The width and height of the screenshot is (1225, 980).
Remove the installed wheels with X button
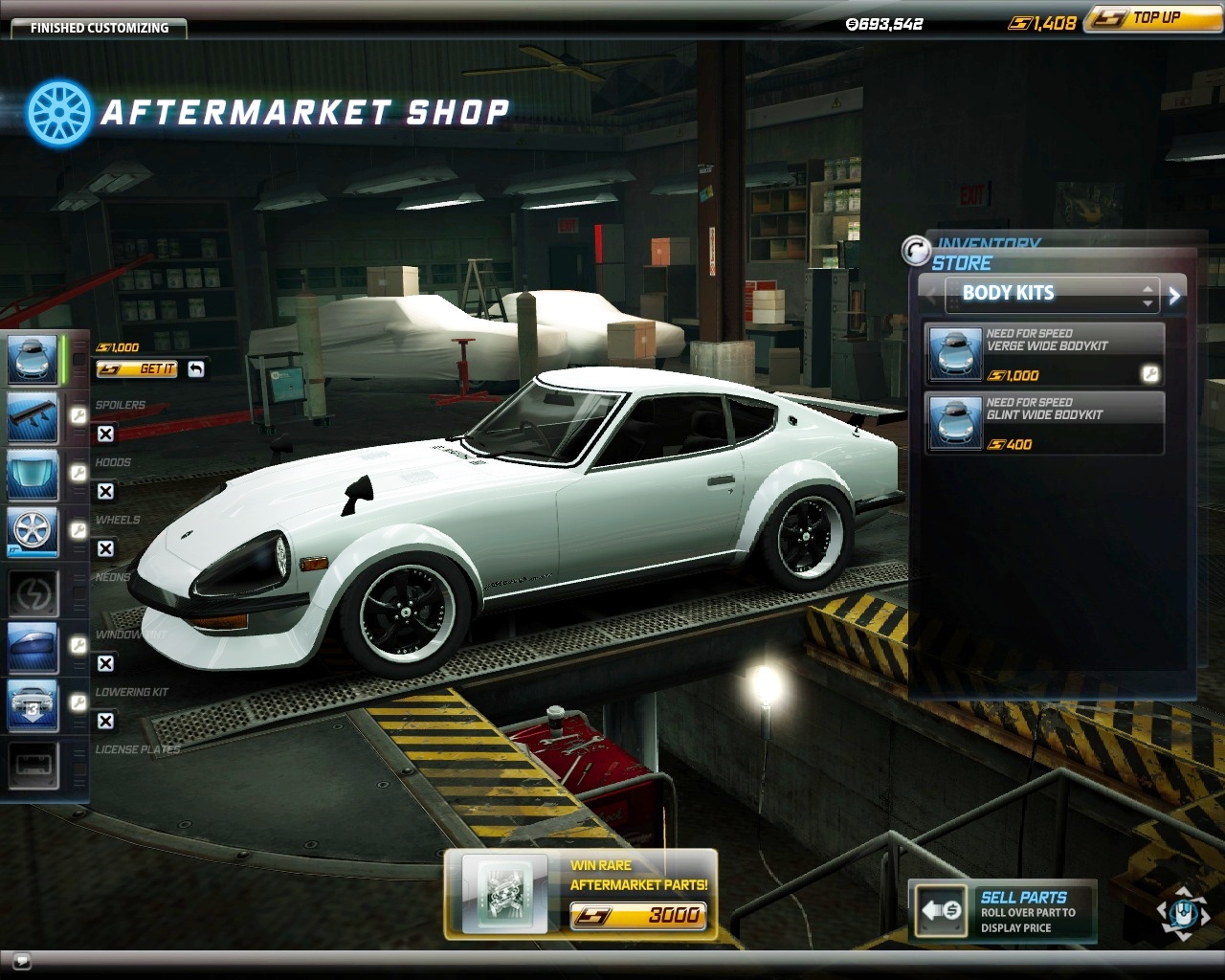105,548
